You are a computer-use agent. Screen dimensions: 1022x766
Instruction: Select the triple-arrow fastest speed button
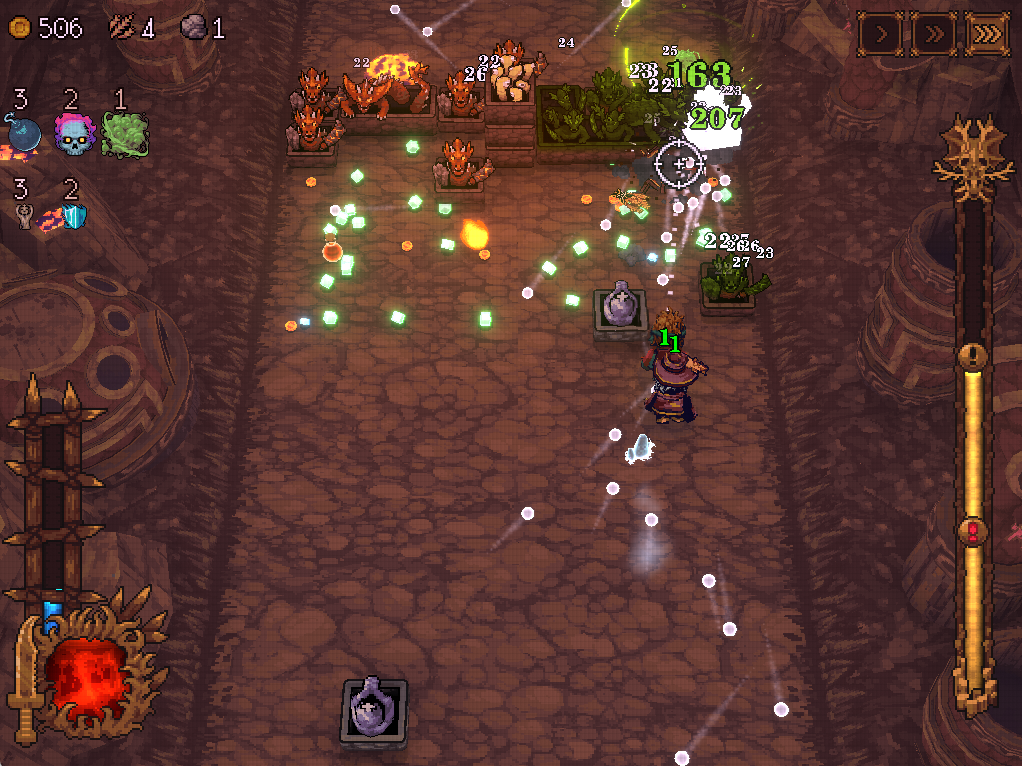(987, 34)
